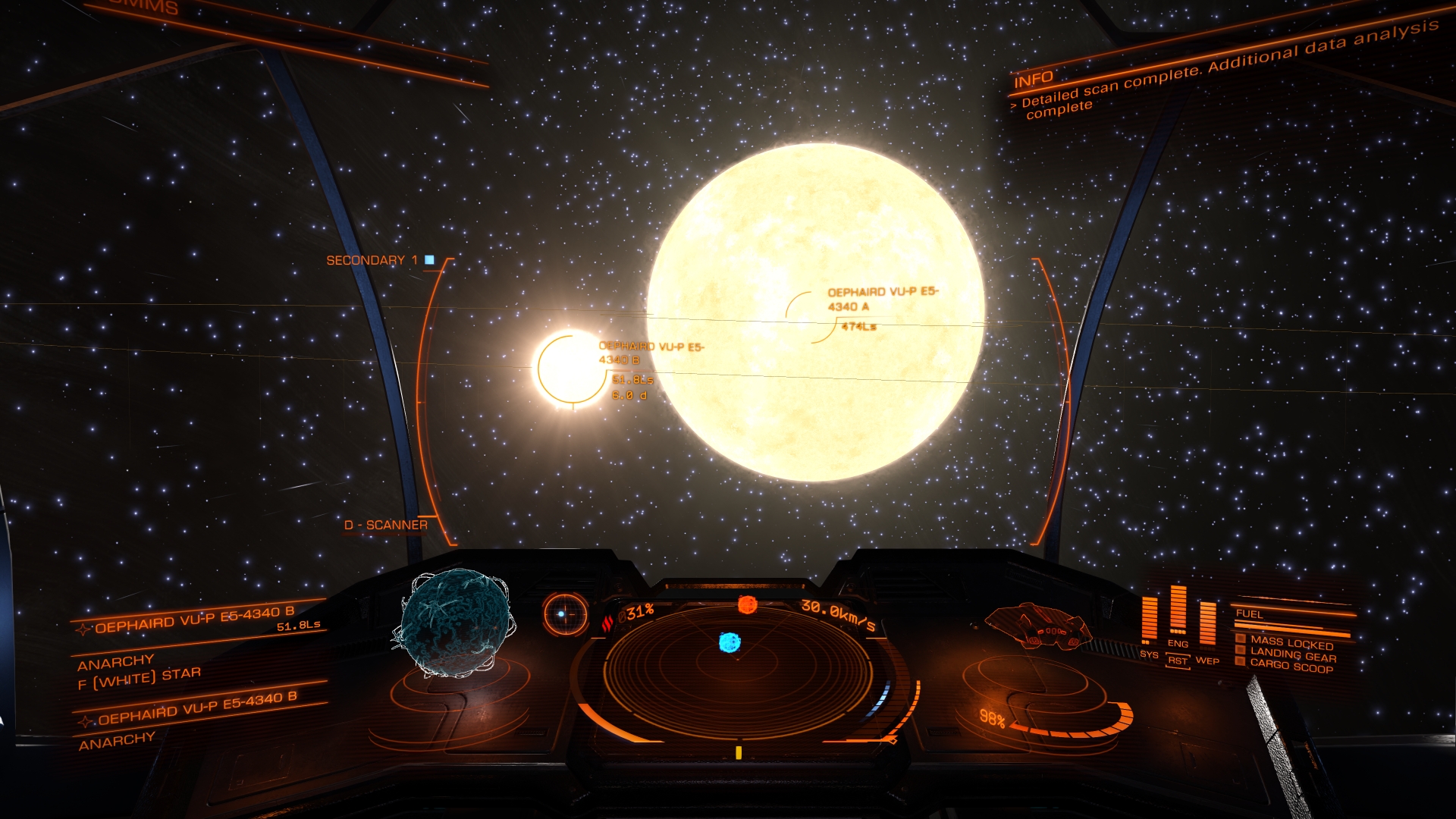1456x819 pixels.
Task: Select the OEPHAIRD VU-P E5-4340 A target label
Action: point(882,299)
